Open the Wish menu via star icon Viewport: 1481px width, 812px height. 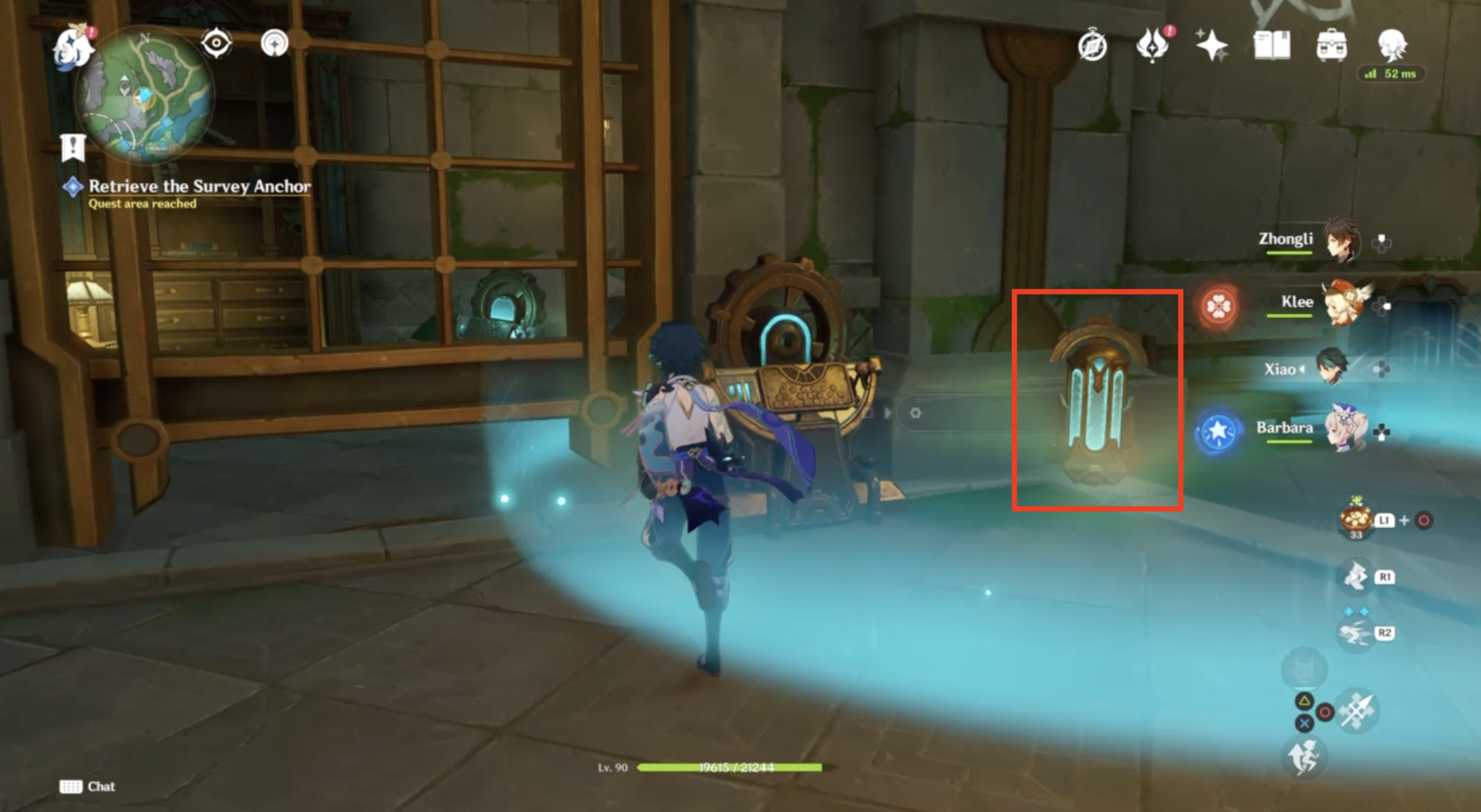click(x=1213, y=45)
